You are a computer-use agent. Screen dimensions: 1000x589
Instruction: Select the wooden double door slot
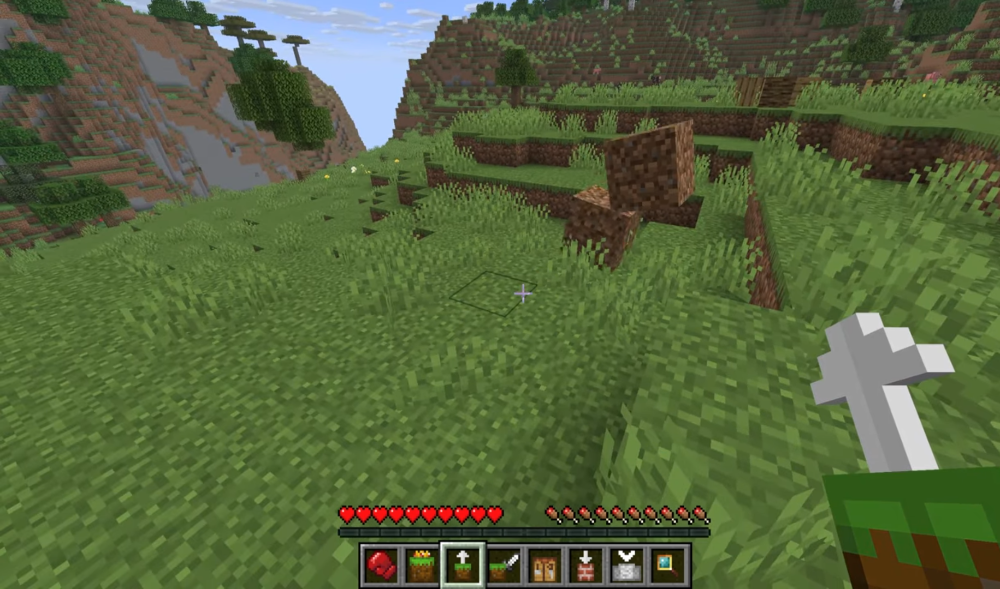click(544, 566)
